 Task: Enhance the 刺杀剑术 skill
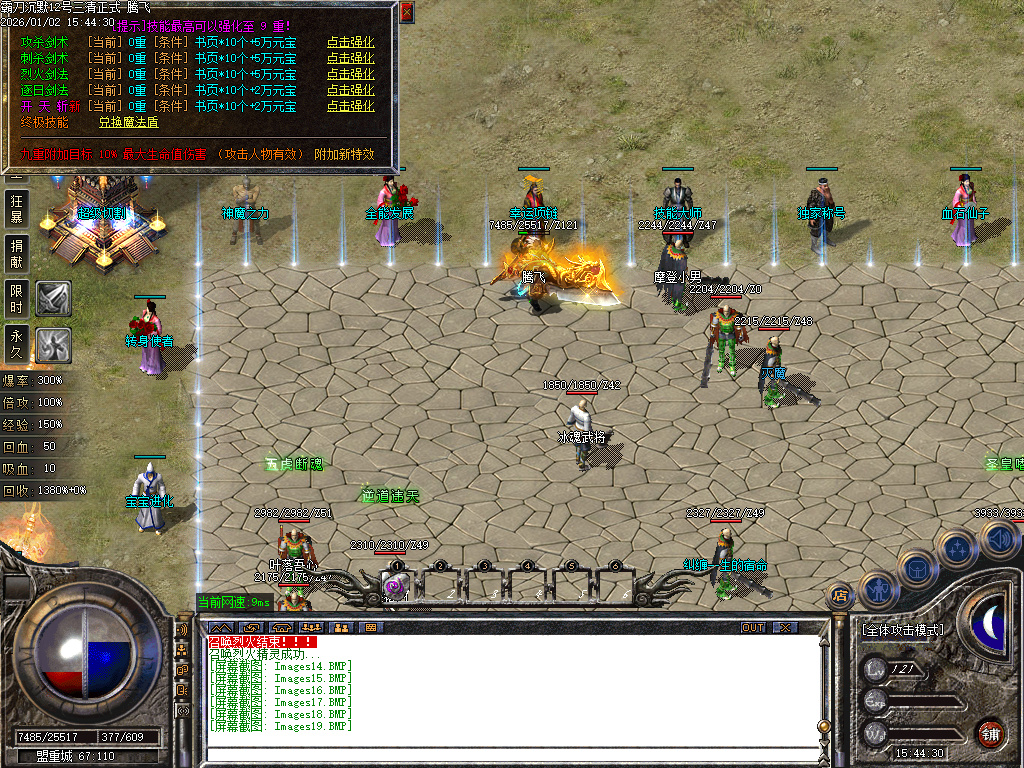pyautogui.click(x=350, y=59)
